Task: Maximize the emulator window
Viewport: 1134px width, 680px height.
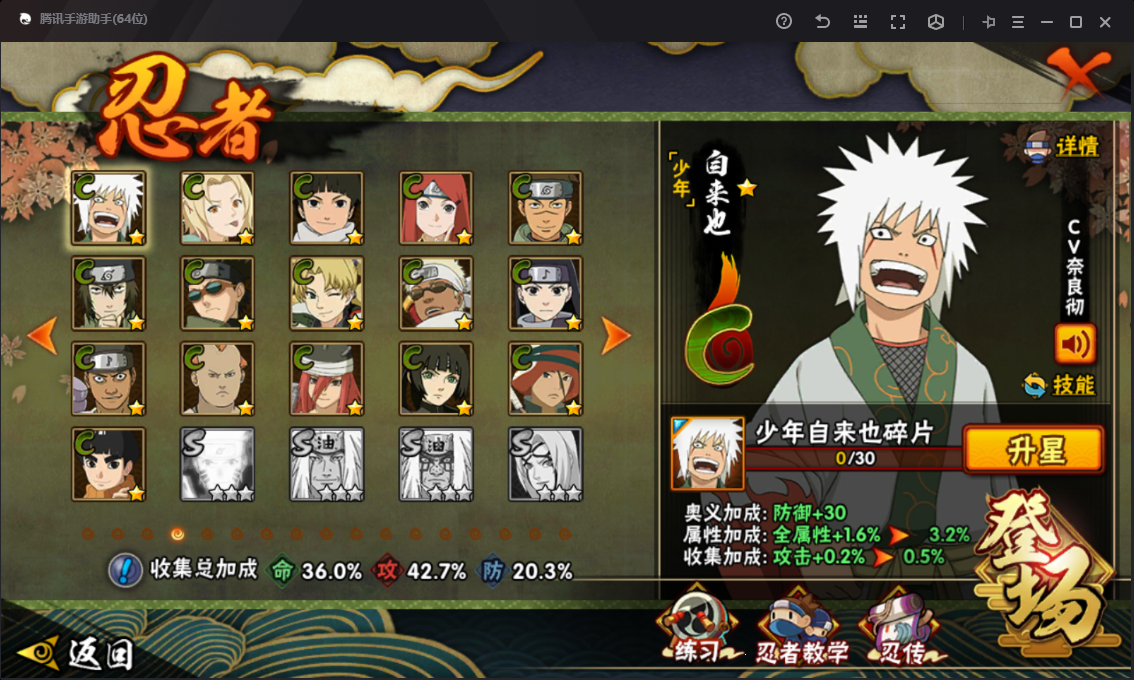Action: point(1076,21)
